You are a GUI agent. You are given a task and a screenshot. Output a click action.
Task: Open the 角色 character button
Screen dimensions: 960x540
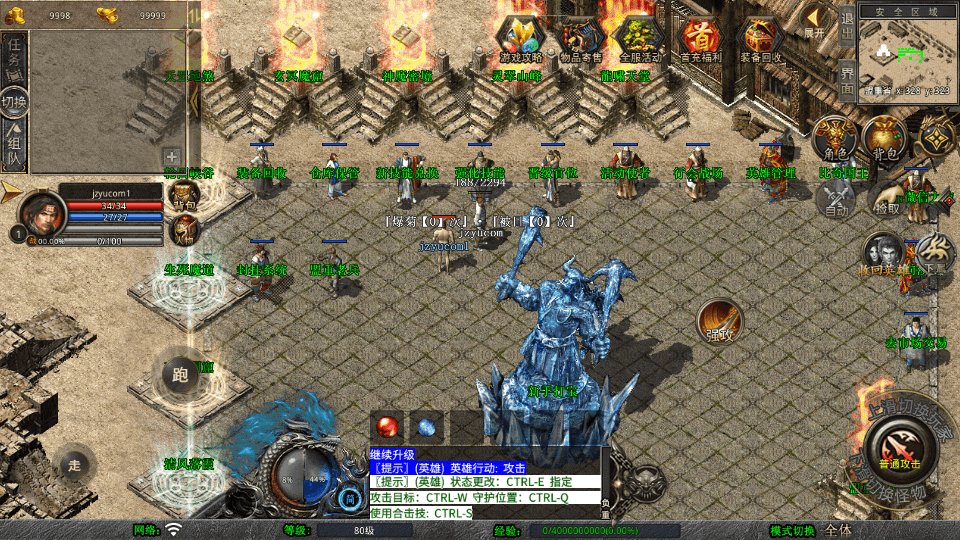click(x=834, y=138)
